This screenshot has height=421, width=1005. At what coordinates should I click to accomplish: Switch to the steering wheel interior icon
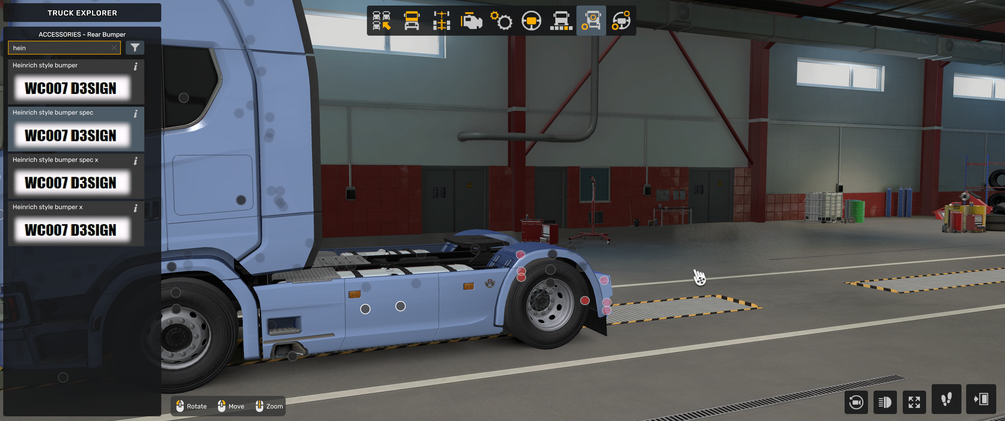point(531,20)
